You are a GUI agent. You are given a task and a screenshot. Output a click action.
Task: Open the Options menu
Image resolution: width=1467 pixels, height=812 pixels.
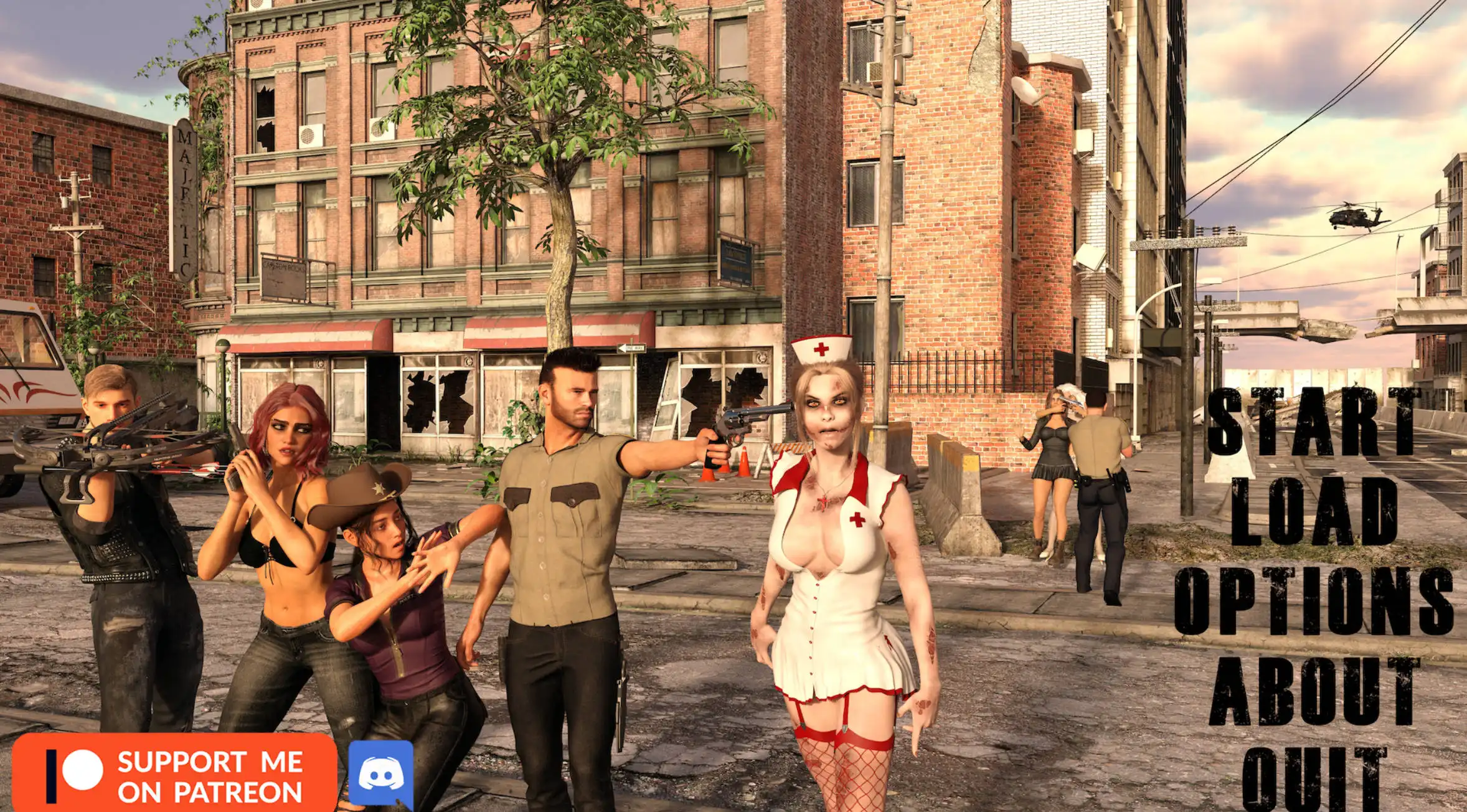coord(1314,601)
